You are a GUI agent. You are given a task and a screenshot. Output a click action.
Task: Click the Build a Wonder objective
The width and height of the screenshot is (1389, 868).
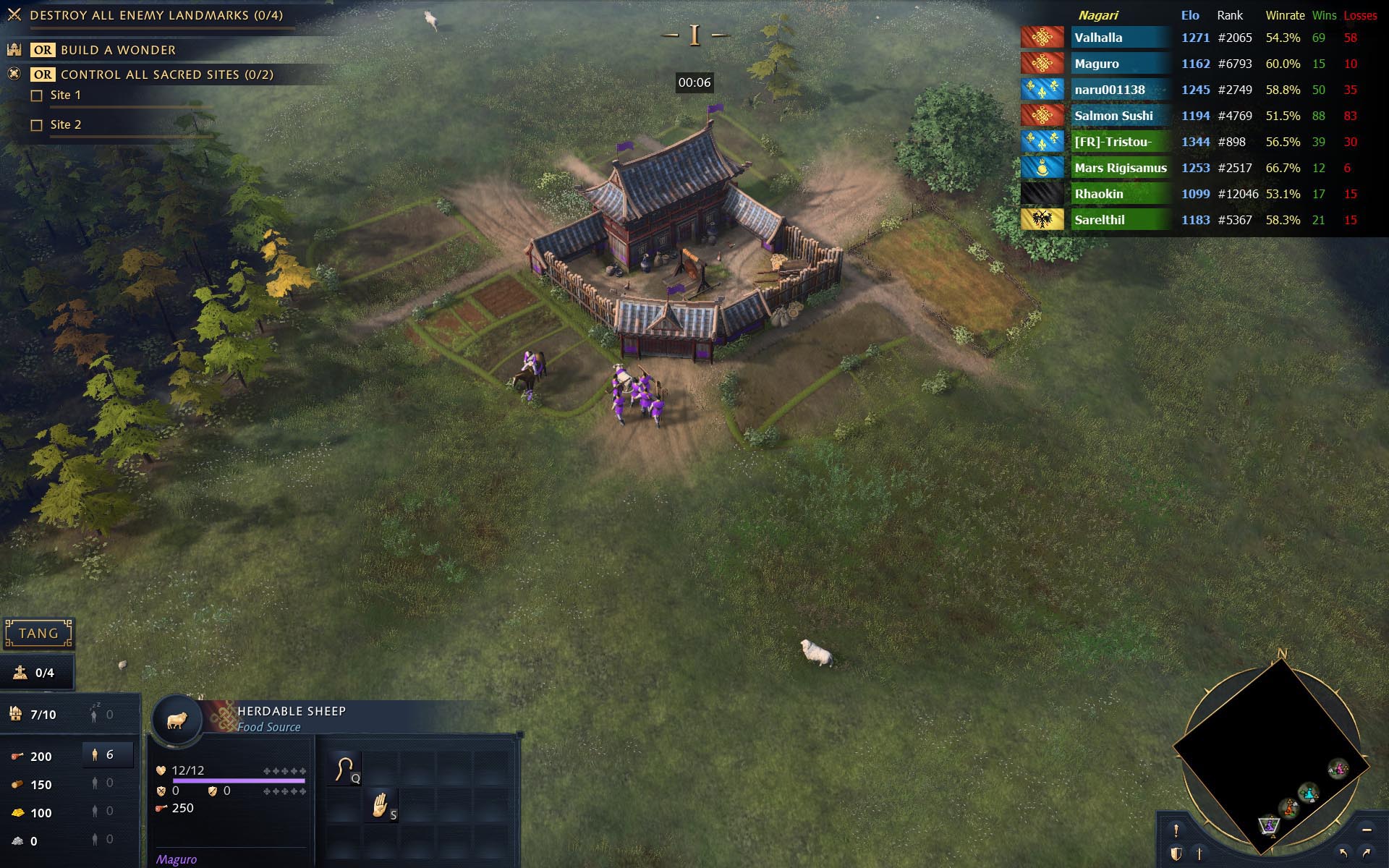click(118, 50)
